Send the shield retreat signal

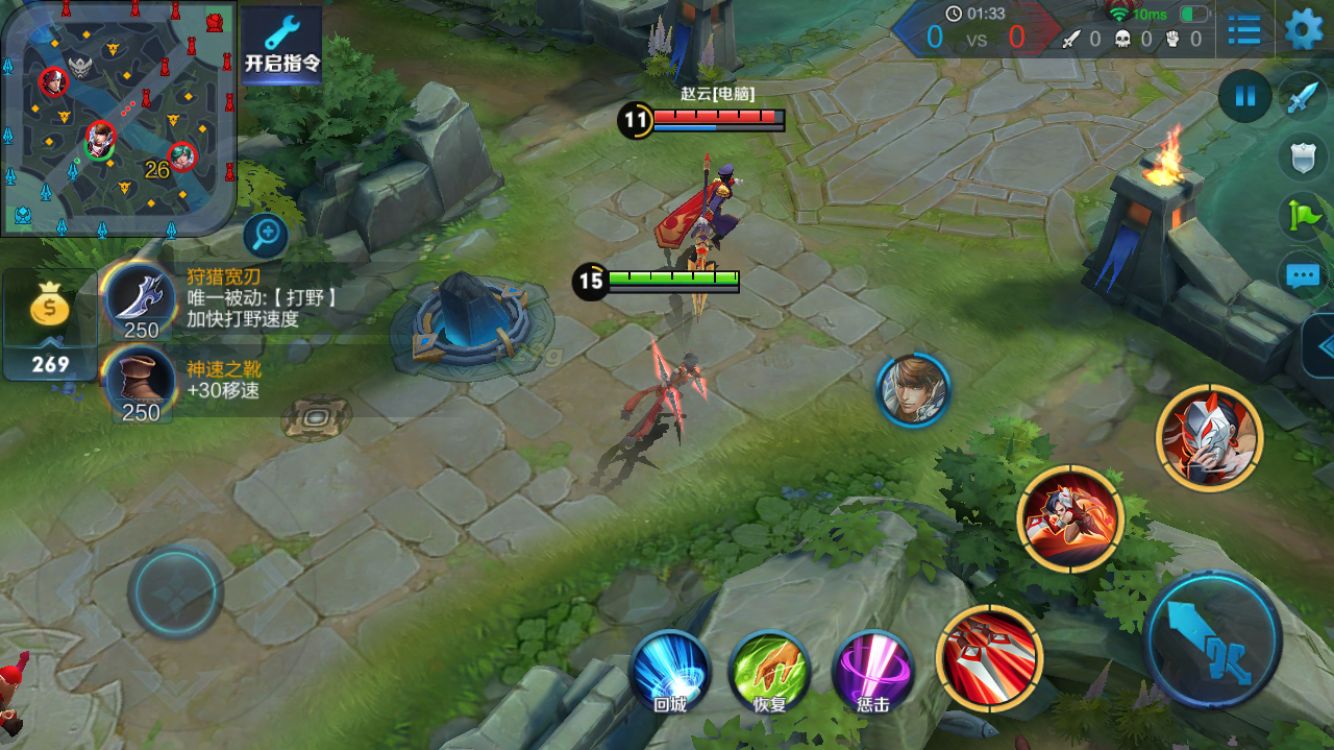(x=1305, y=157)
